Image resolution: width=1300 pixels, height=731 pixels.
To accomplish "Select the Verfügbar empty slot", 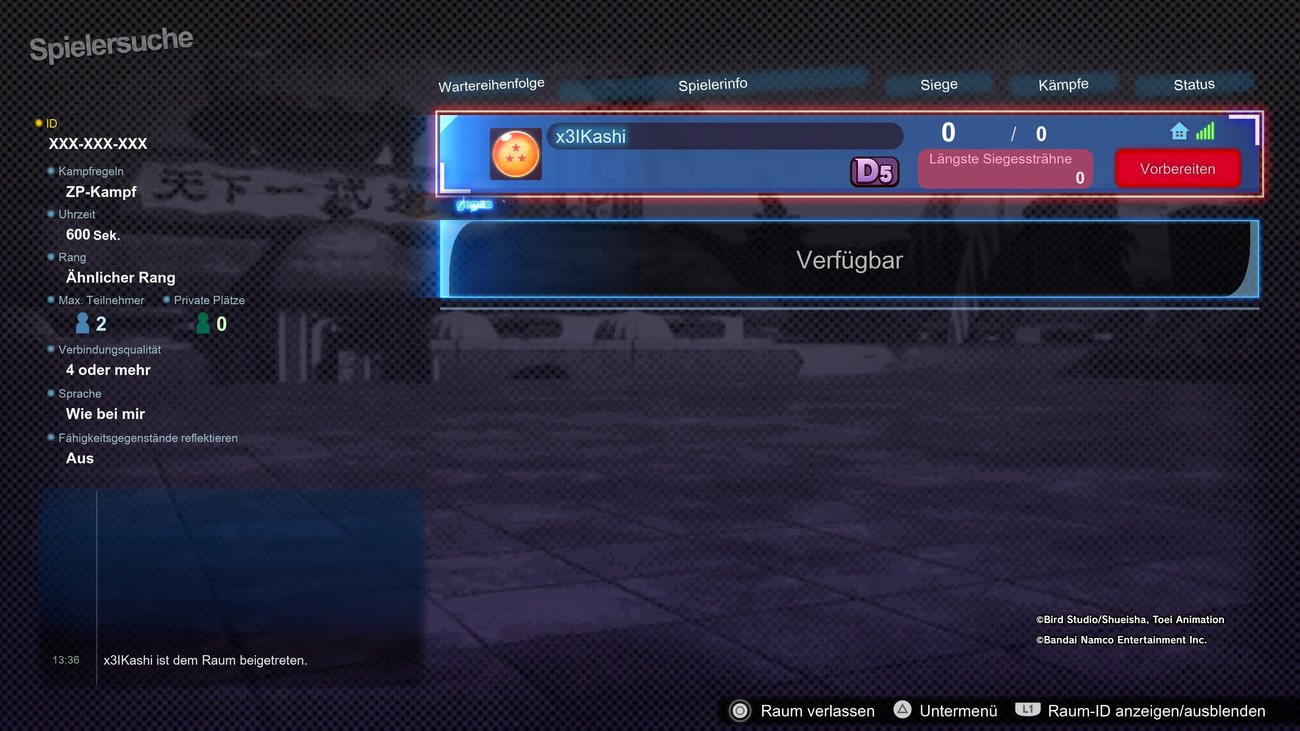I will pyautogui.click(x=849, y=259).
